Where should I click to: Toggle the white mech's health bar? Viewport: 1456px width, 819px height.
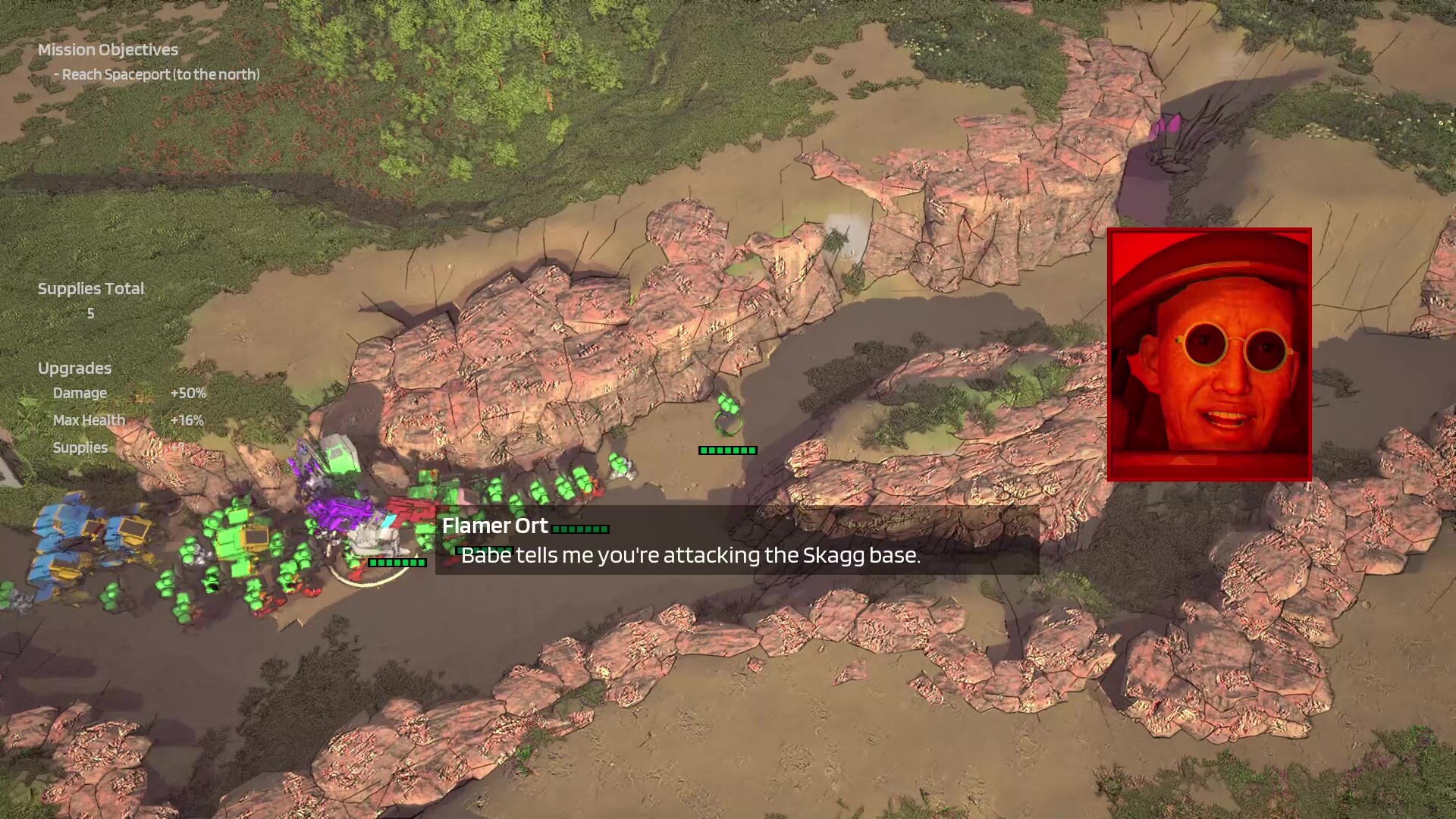pyautogui.click(x=397, y=563)
